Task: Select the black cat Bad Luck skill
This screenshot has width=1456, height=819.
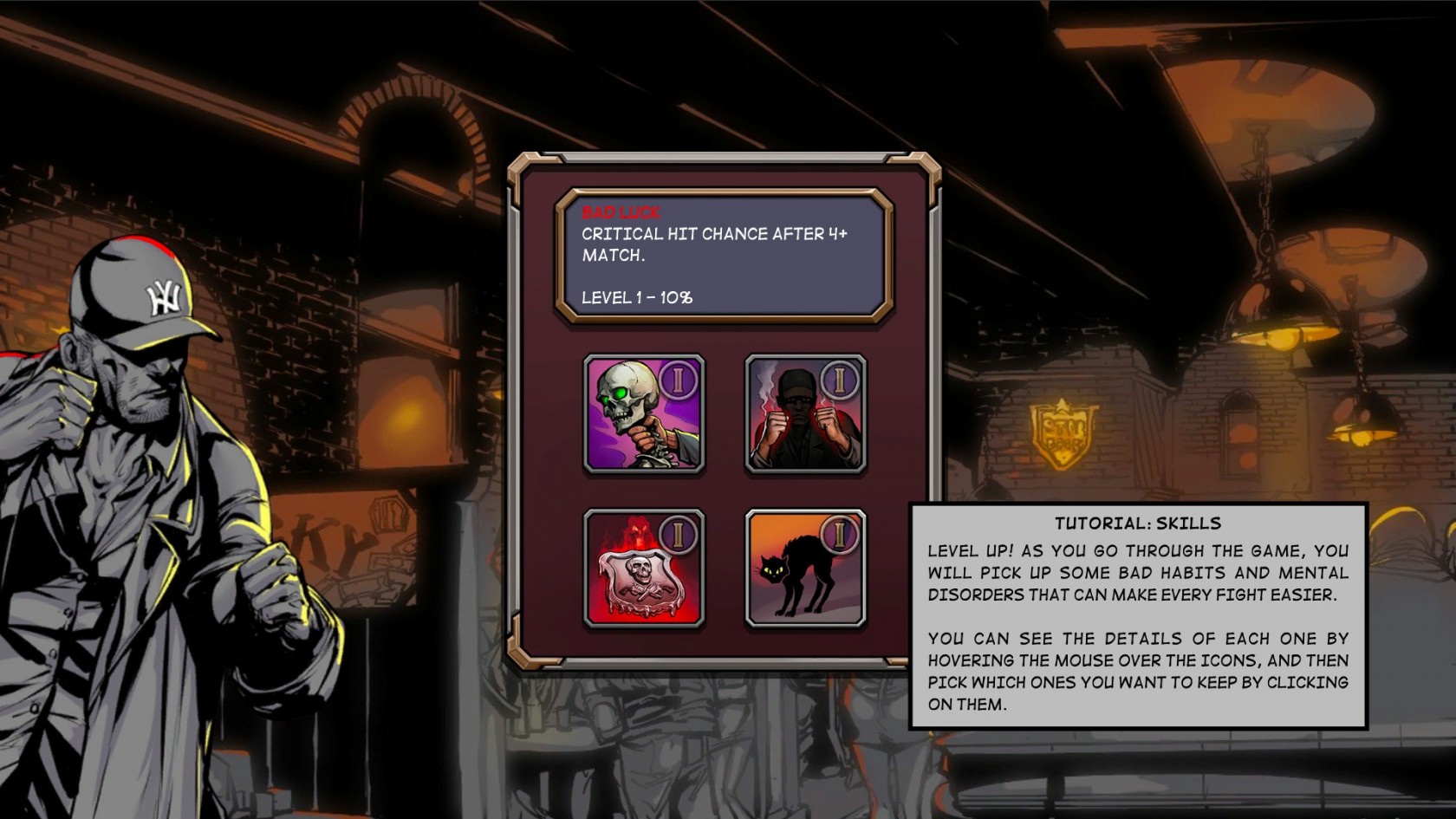Action: coord(805,569)
